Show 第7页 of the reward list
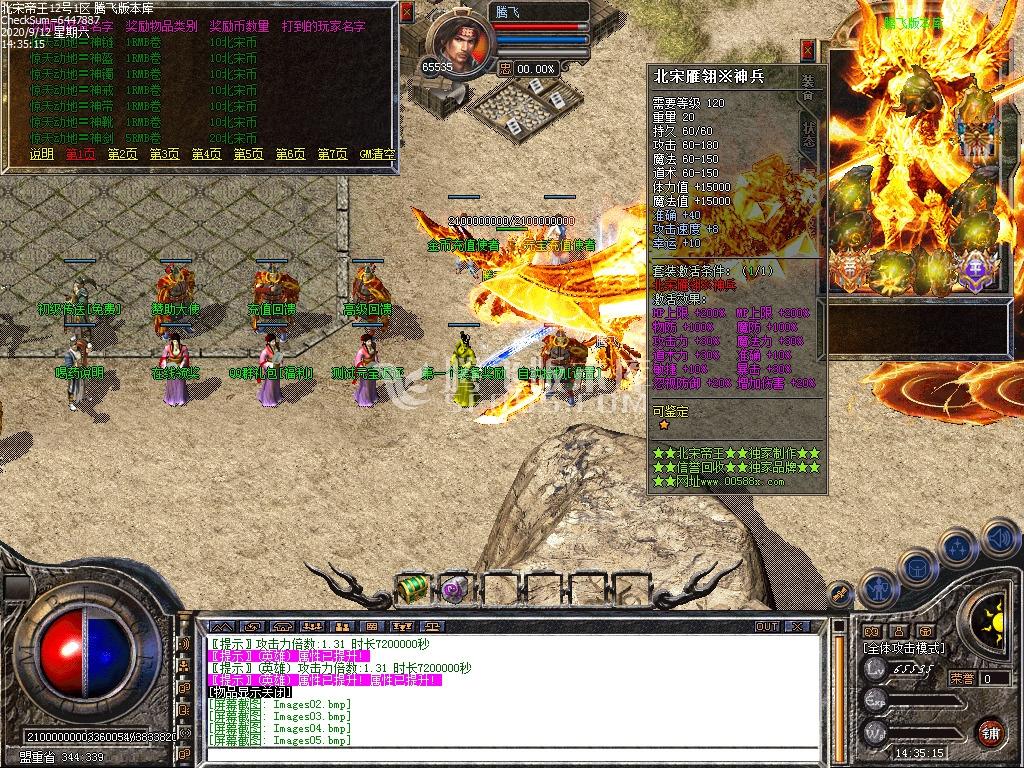This screenshot has height=768, width=1024. (x=332, y=154)
